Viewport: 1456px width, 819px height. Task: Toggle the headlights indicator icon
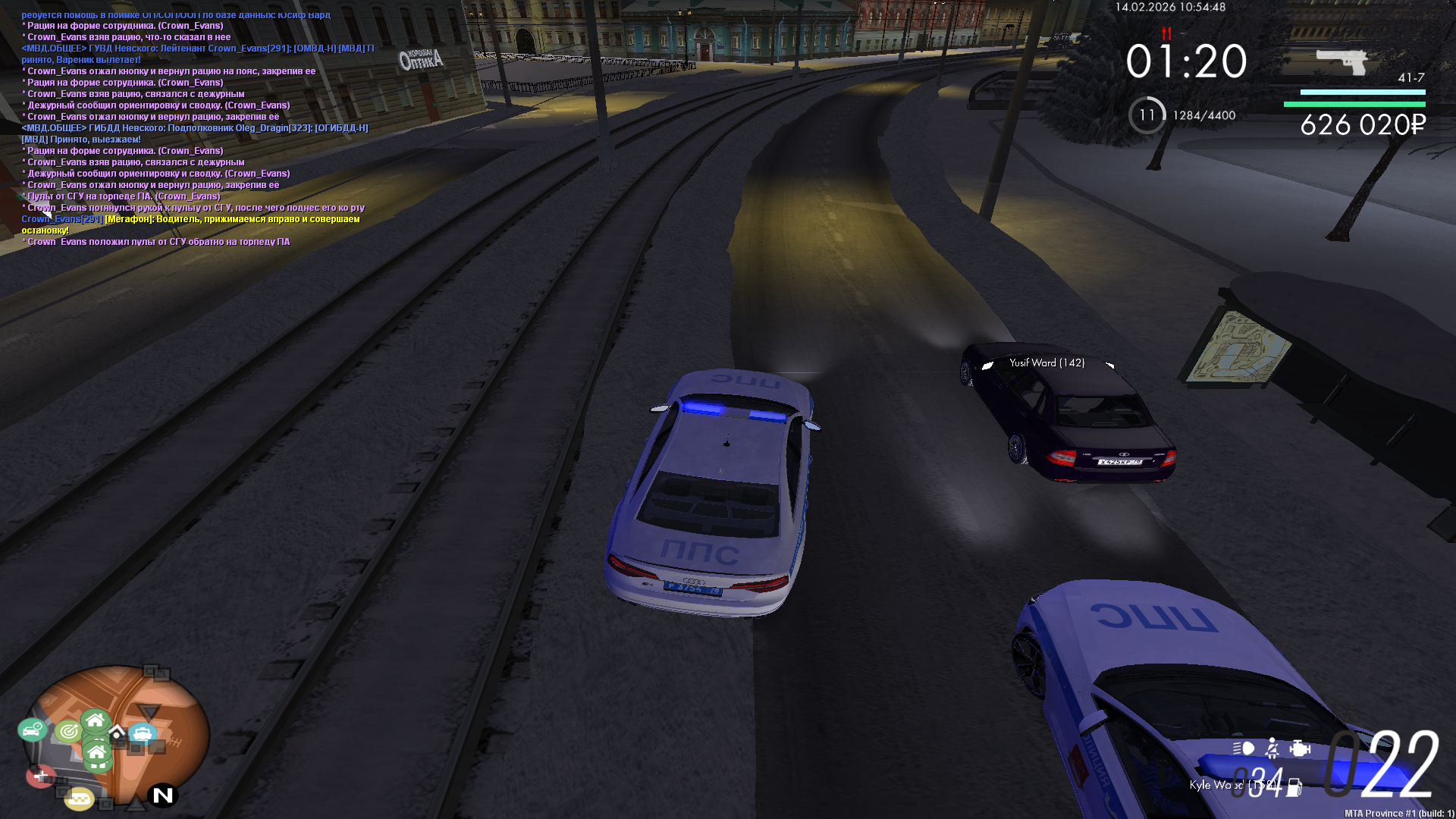point(1244,749)
